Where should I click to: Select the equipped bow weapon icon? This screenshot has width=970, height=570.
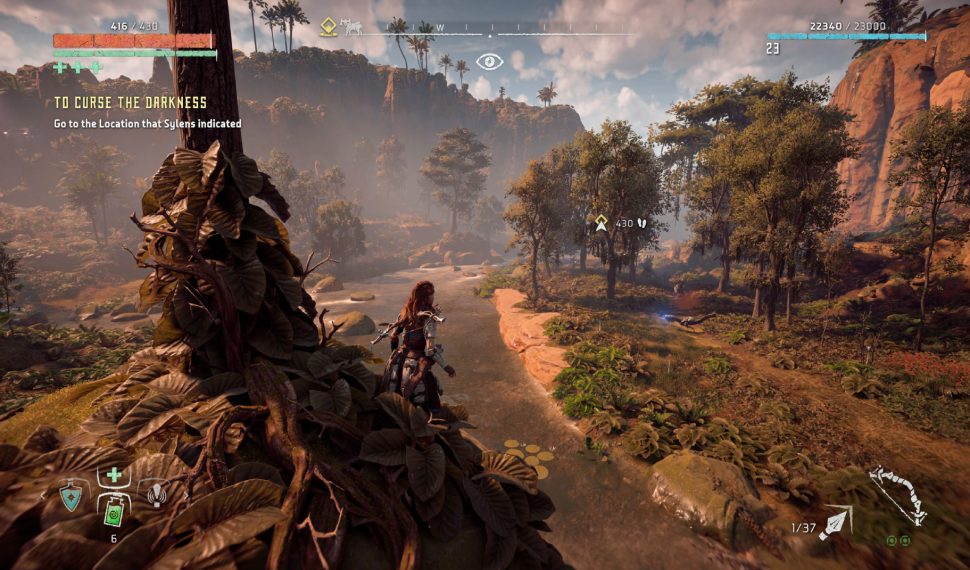(896, 494)
